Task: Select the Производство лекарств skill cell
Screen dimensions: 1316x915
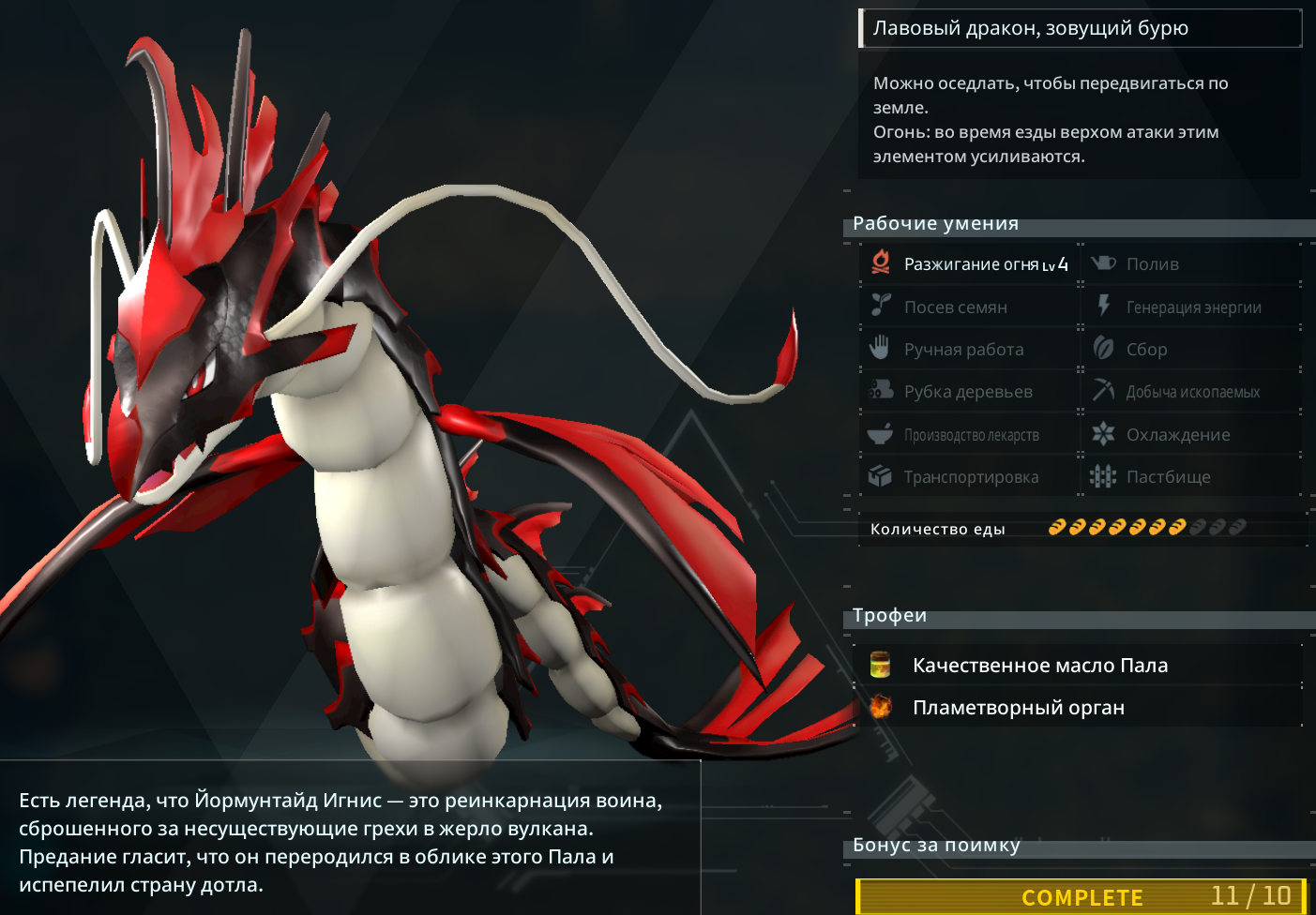Action: 970,435
